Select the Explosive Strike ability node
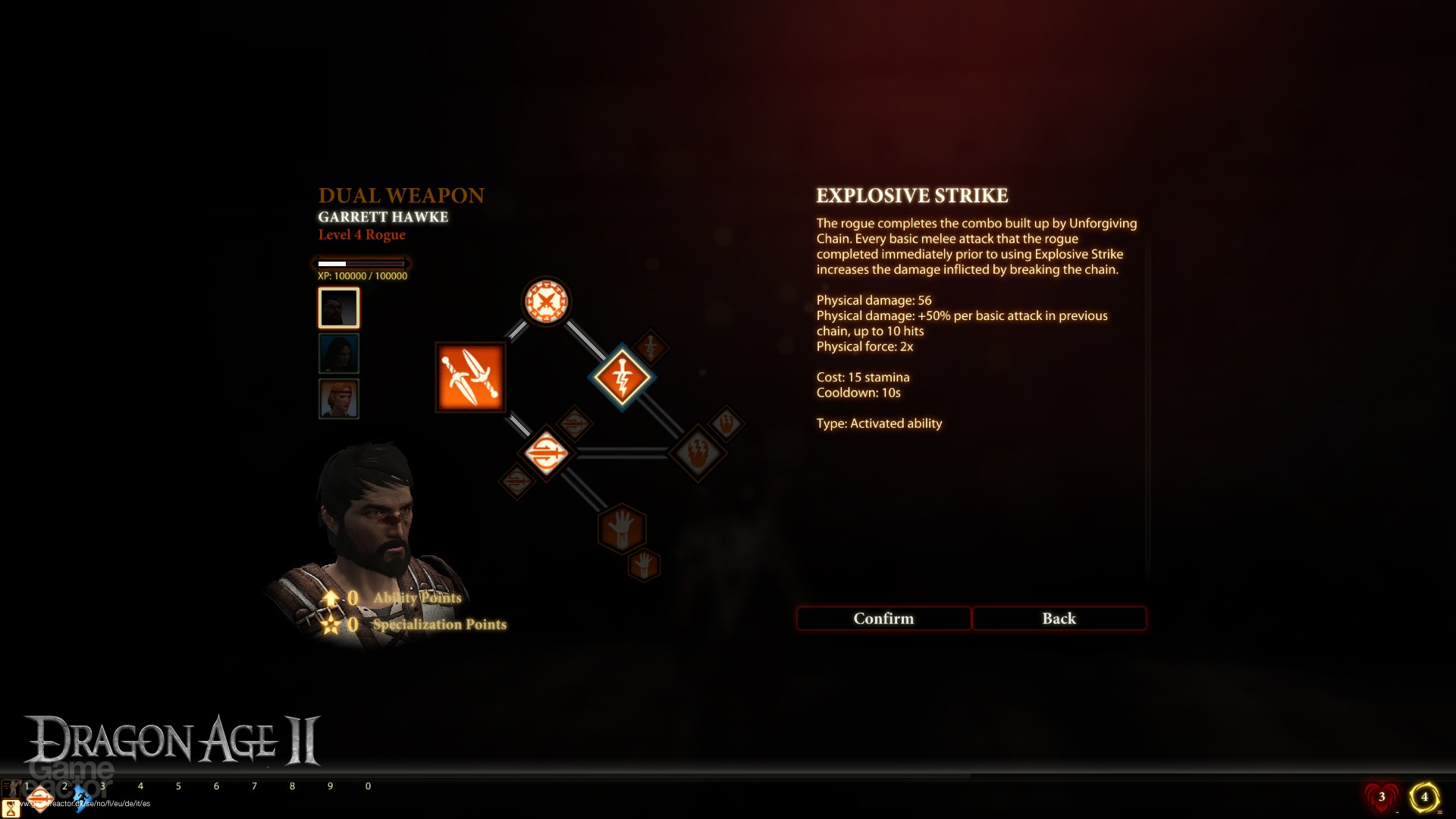This screenshot has height=819, width=1456. pos(622,377)
